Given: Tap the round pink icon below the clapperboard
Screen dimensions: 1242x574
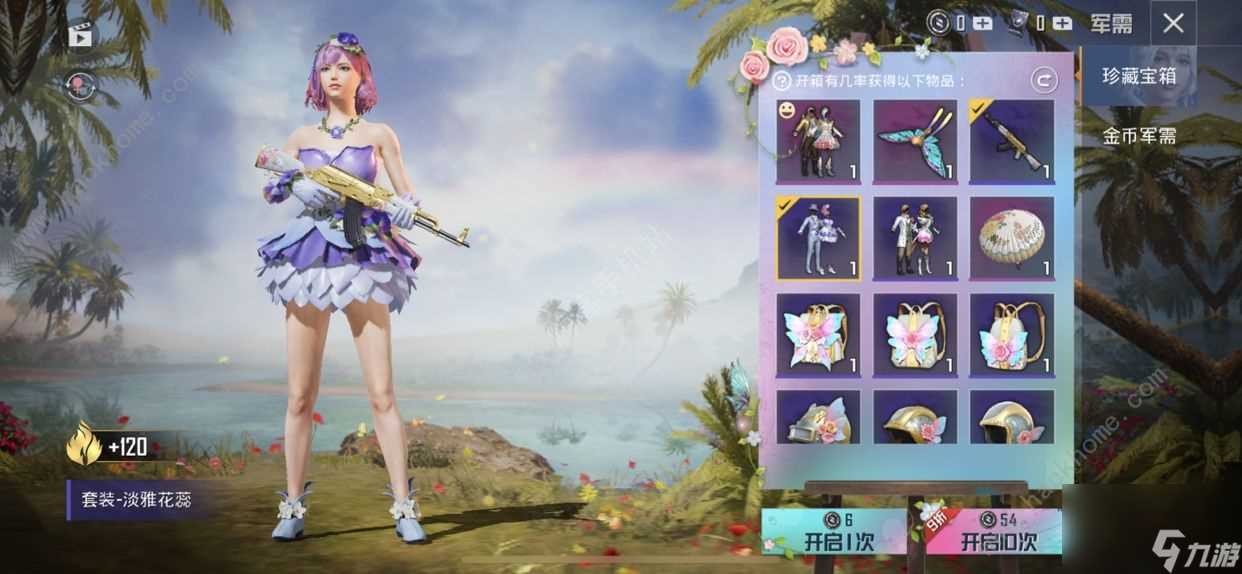Looking at the screenshot, I should pos(80,86).
